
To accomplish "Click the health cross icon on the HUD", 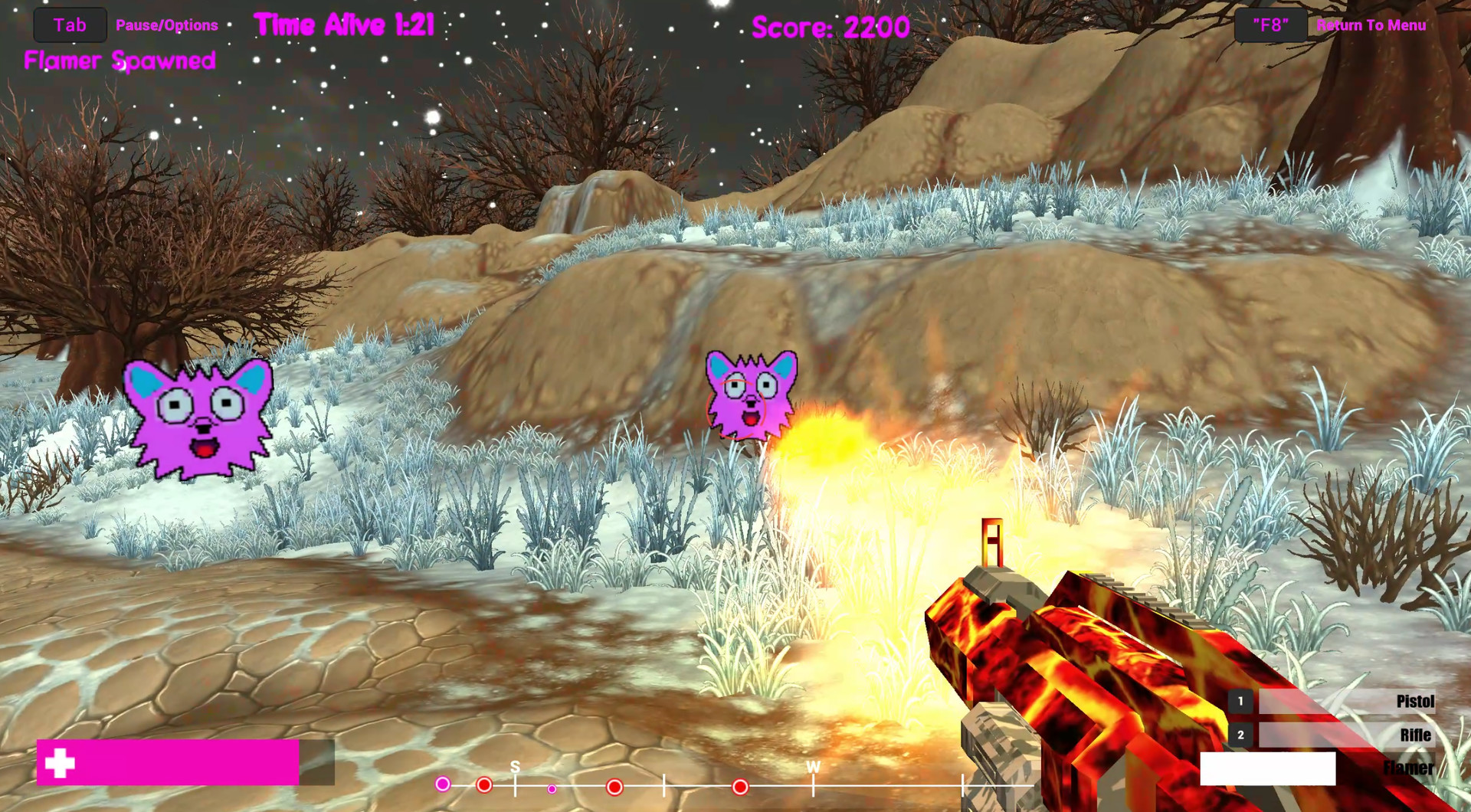I will (61, 765).
